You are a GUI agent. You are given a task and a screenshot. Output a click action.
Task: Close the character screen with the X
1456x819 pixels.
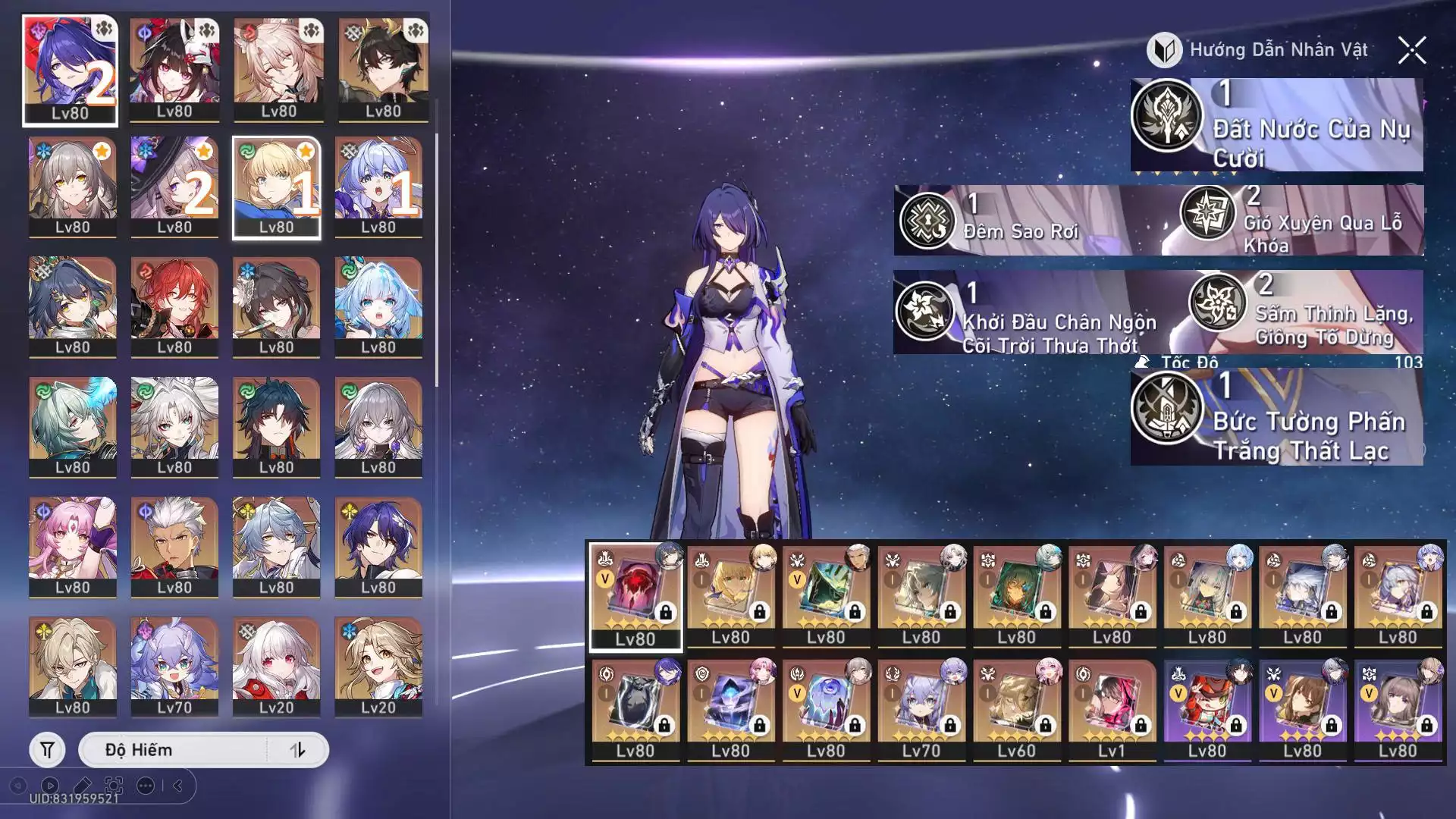point(1411,51)
